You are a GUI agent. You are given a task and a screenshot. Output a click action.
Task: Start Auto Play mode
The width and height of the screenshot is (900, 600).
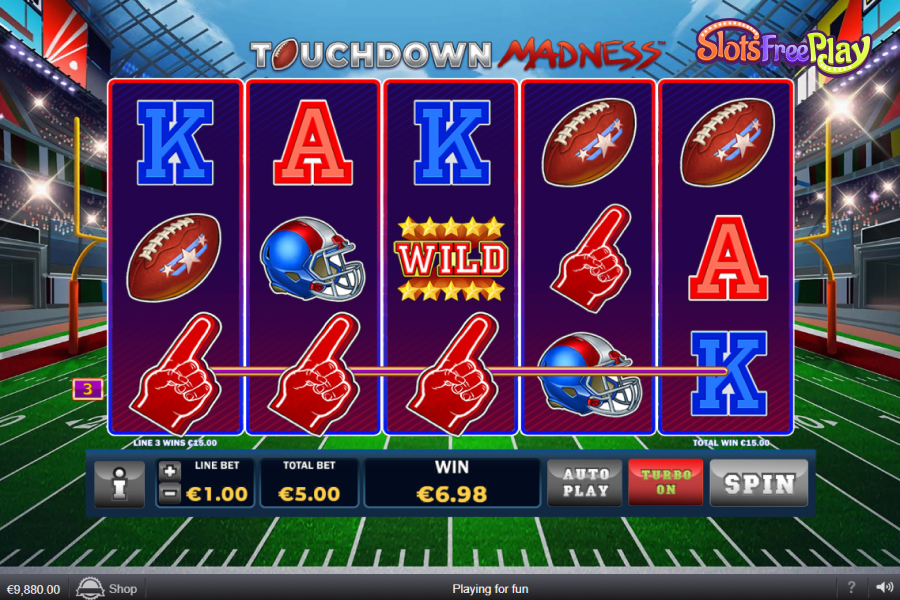point(585,483)
